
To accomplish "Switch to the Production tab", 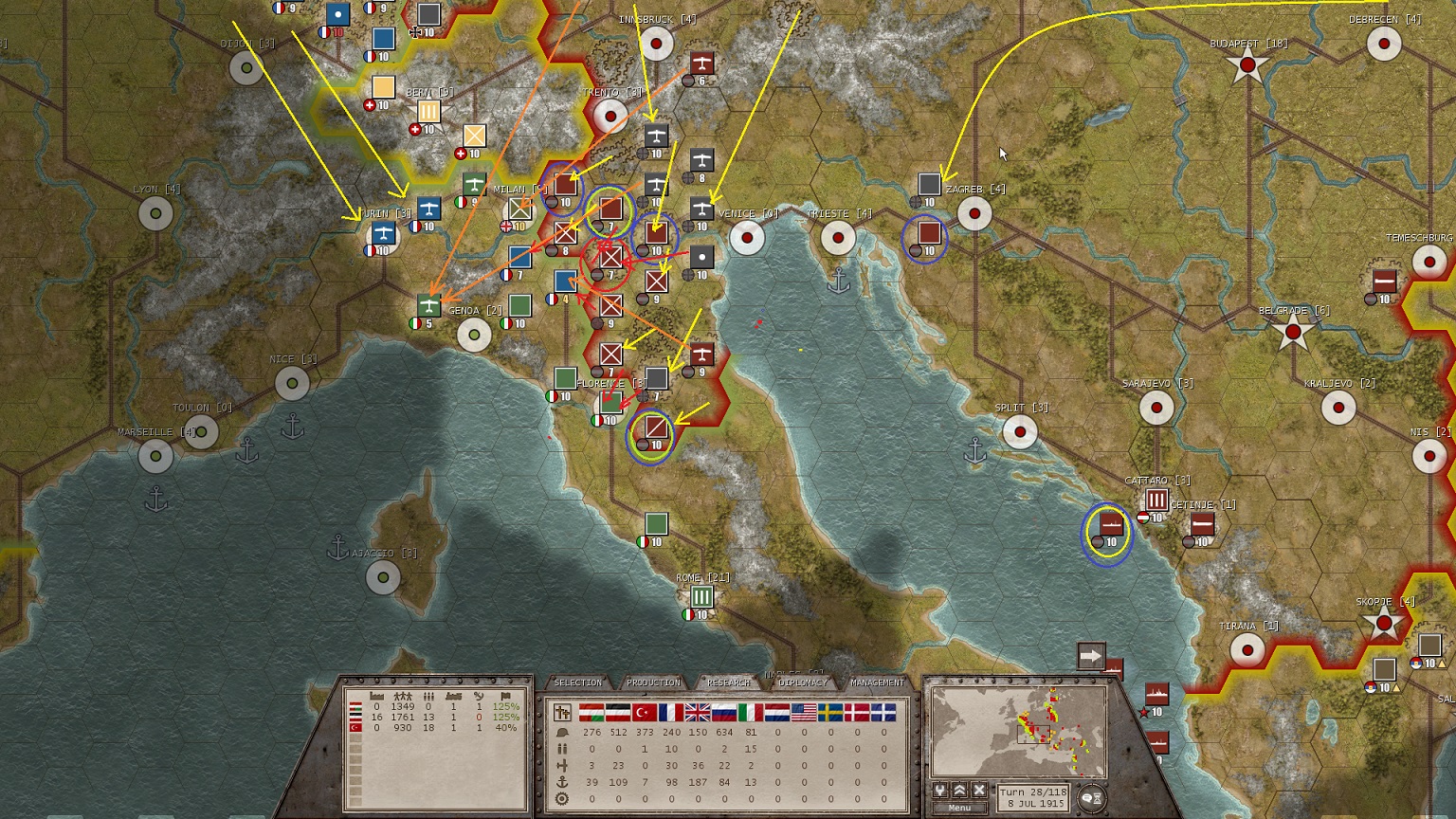I will coord(653,682).
